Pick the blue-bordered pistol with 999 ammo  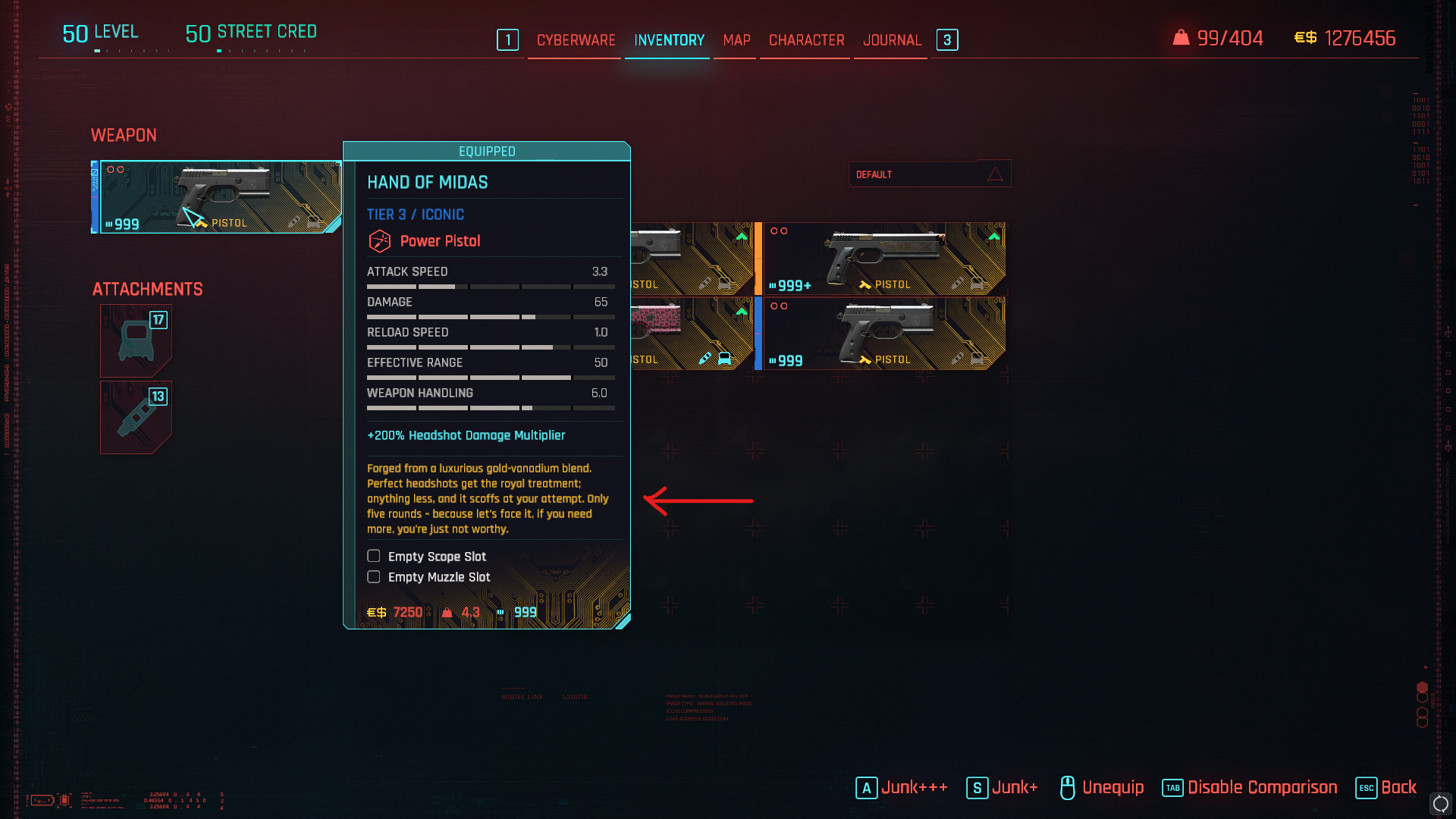point(883,334)
